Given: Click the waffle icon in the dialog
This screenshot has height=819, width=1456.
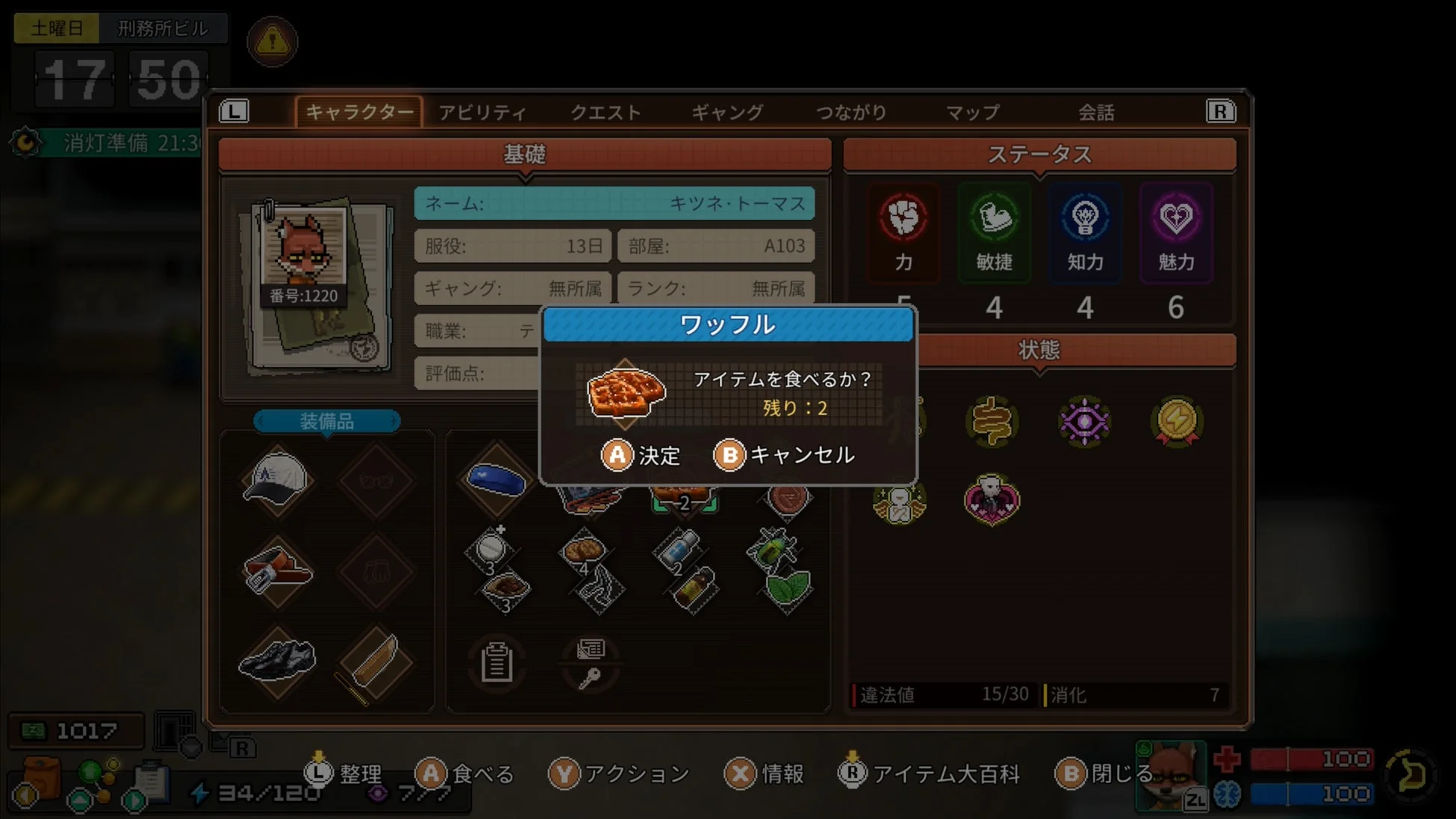Looking at the screenshot, I should coord(624,393).
